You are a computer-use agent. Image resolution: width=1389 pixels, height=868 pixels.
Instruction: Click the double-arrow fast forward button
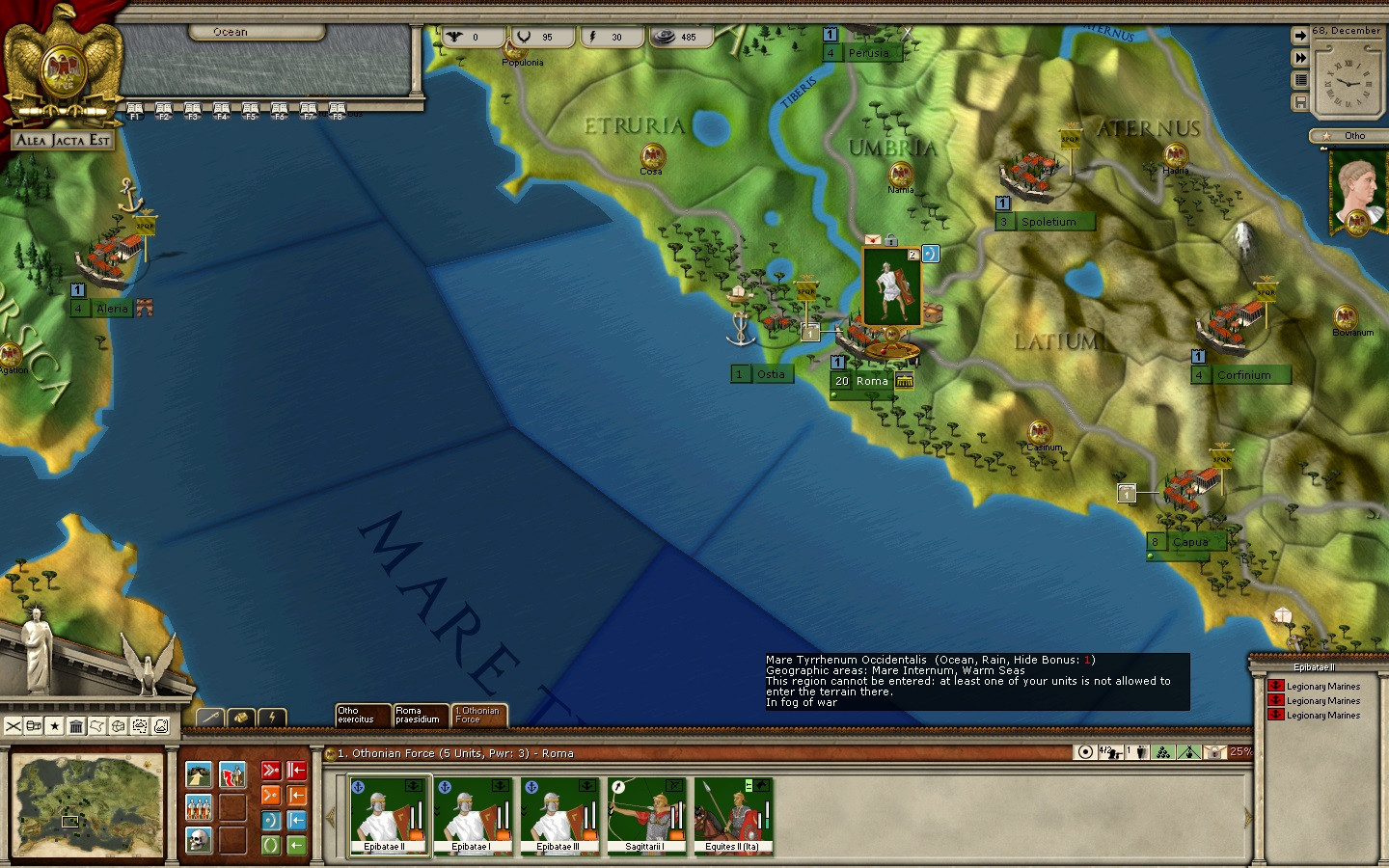coord(1300,58)
